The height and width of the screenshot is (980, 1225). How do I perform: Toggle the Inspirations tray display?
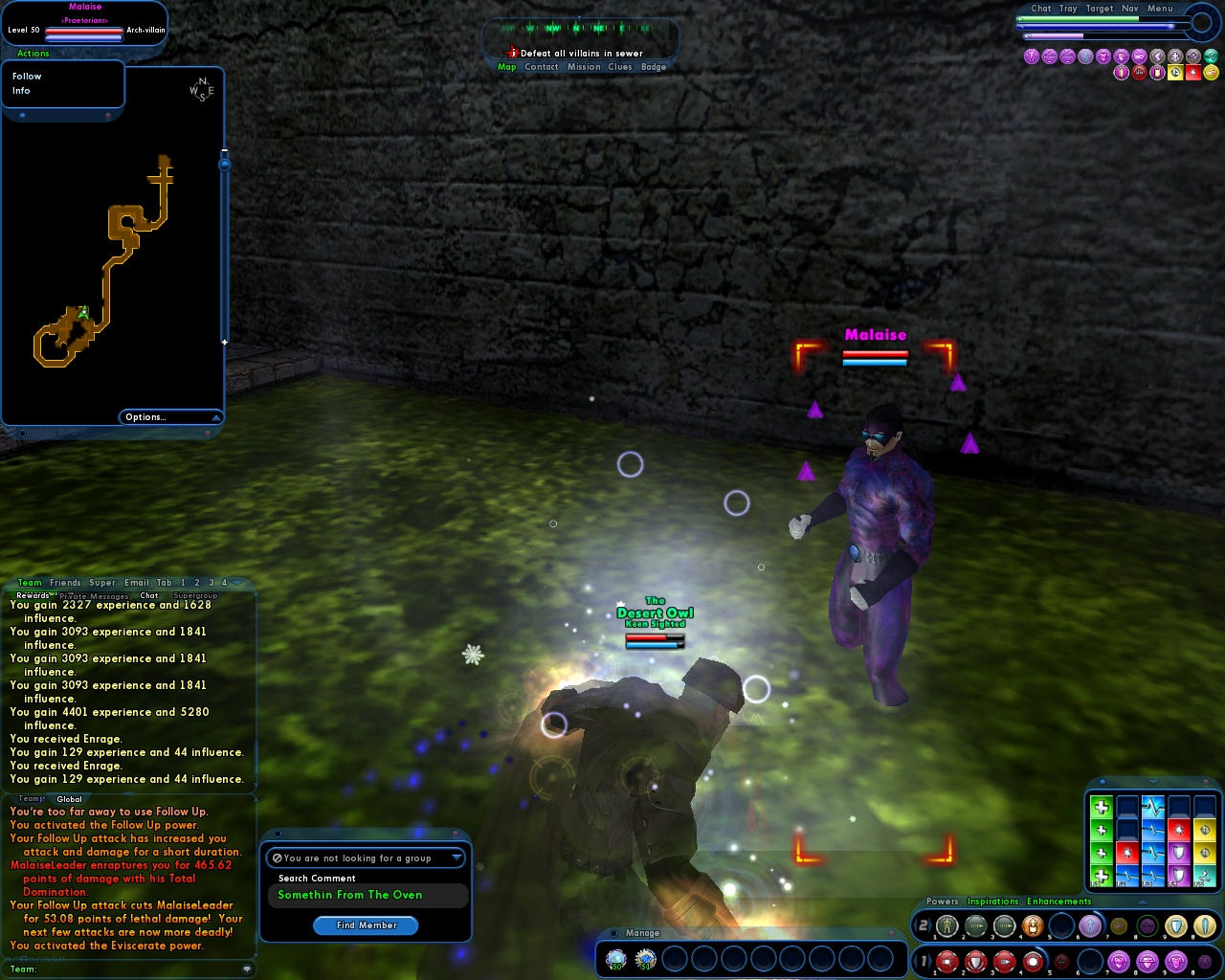992,902
